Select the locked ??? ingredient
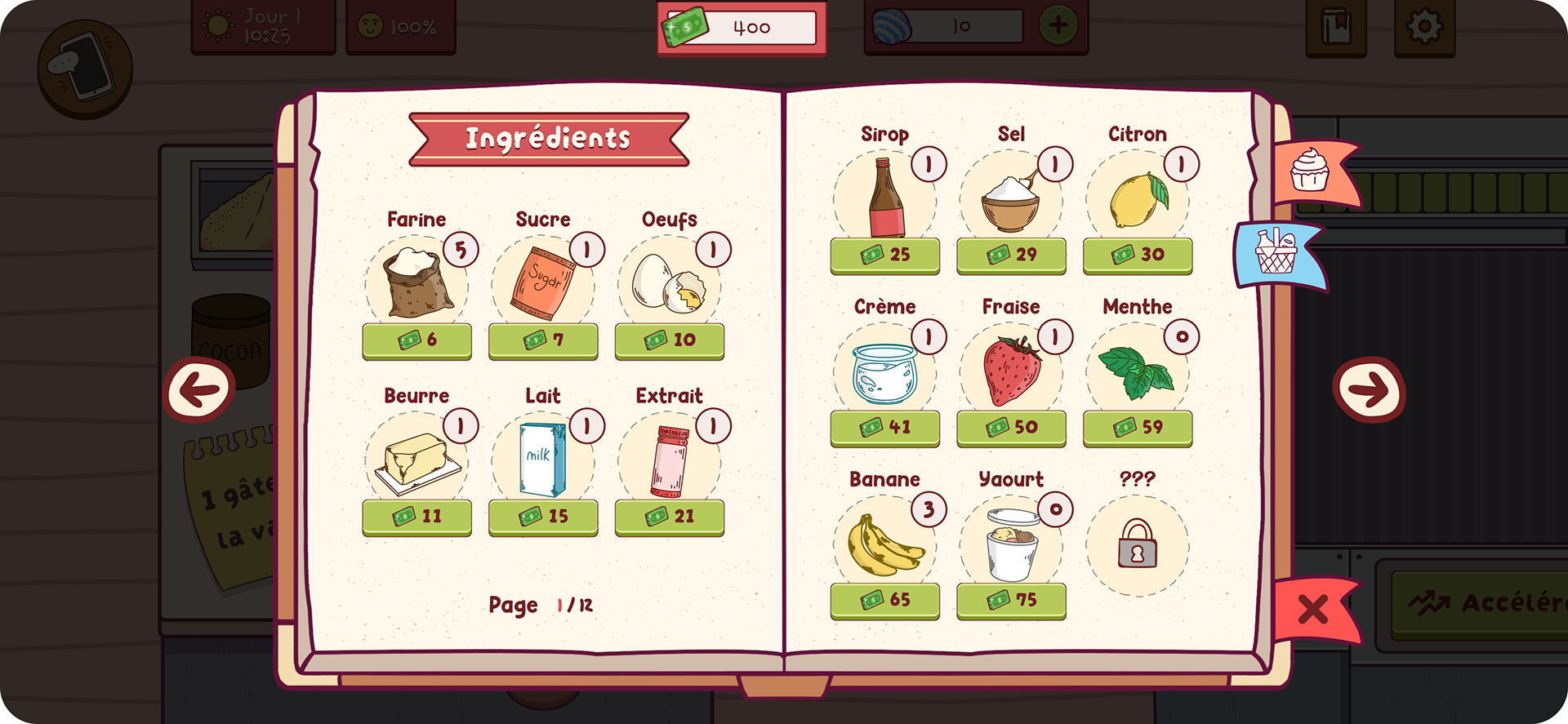 point(1137,544)
